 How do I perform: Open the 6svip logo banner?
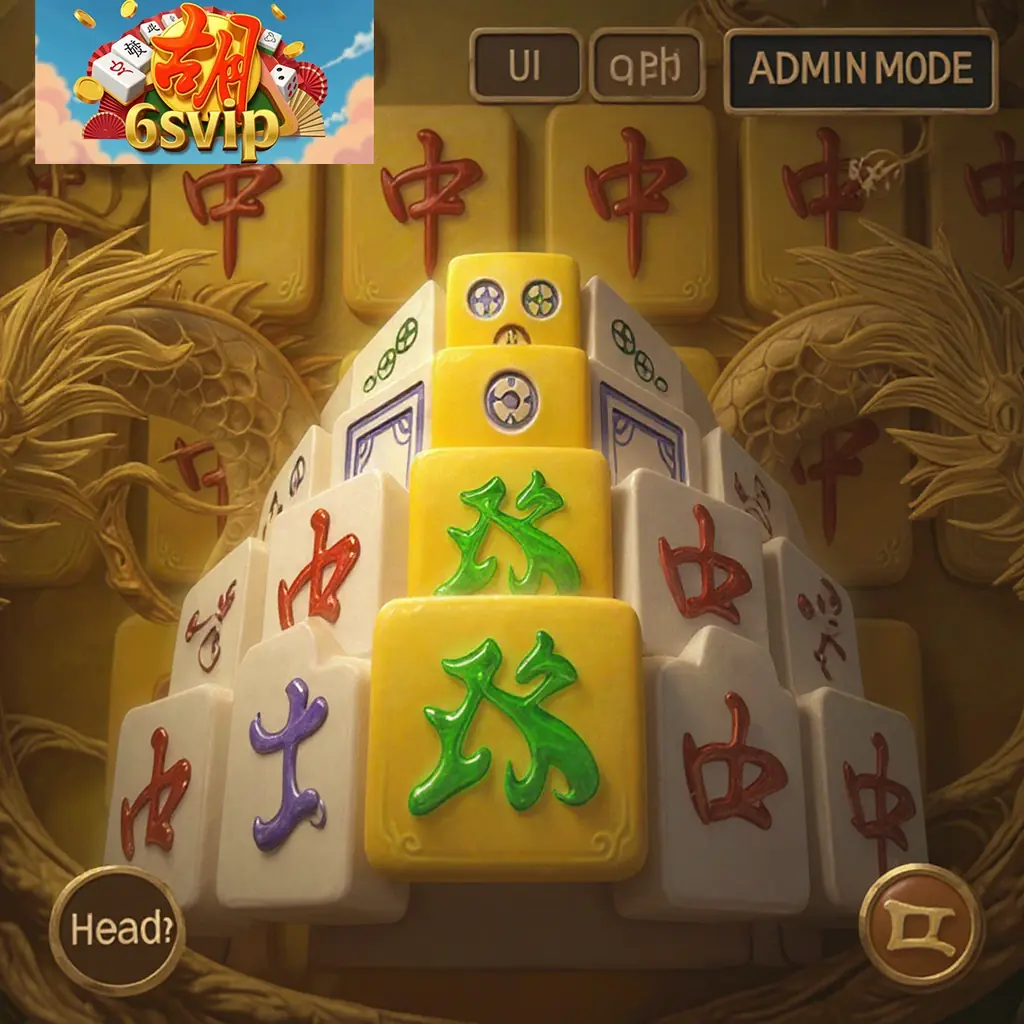(x=204, y=83)
